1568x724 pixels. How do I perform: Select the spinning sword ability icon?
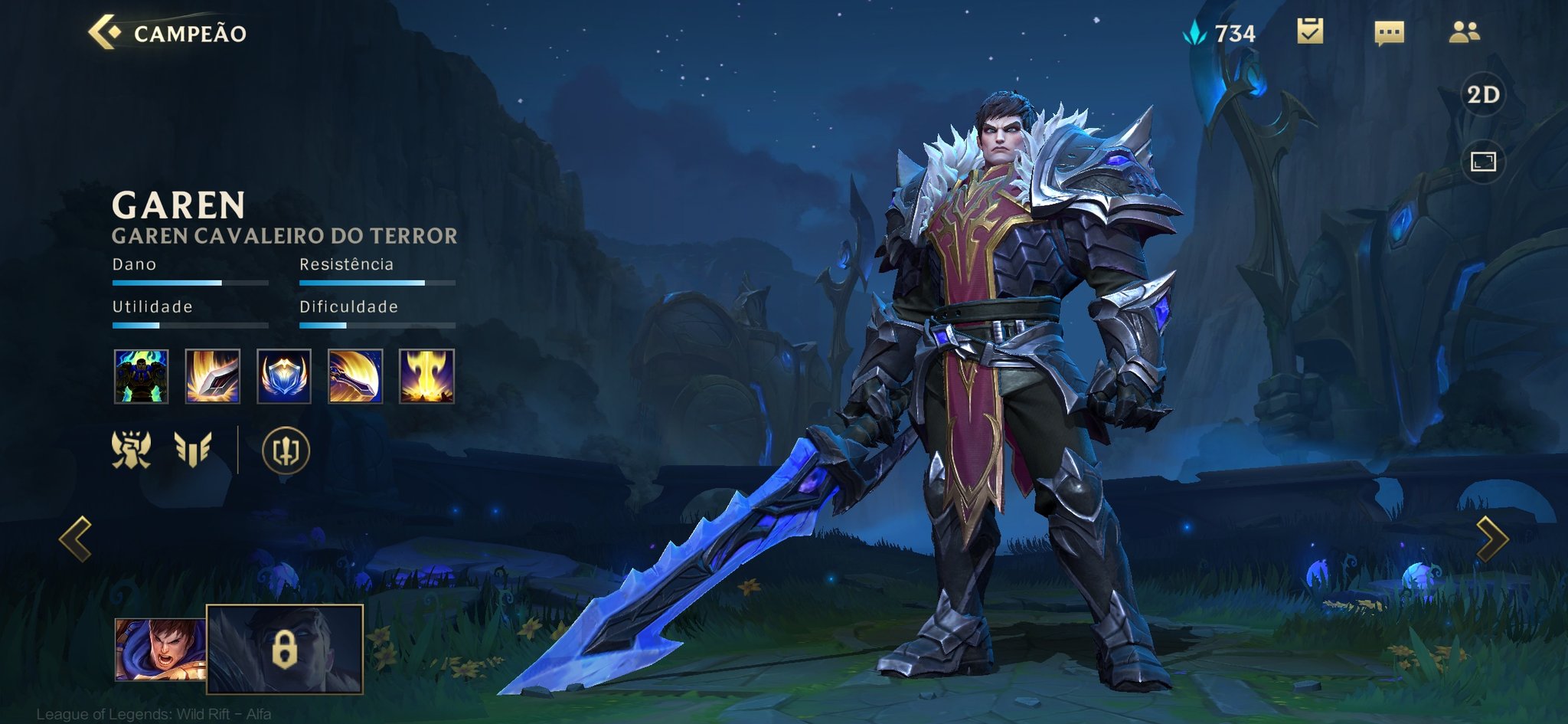[355, 376]
